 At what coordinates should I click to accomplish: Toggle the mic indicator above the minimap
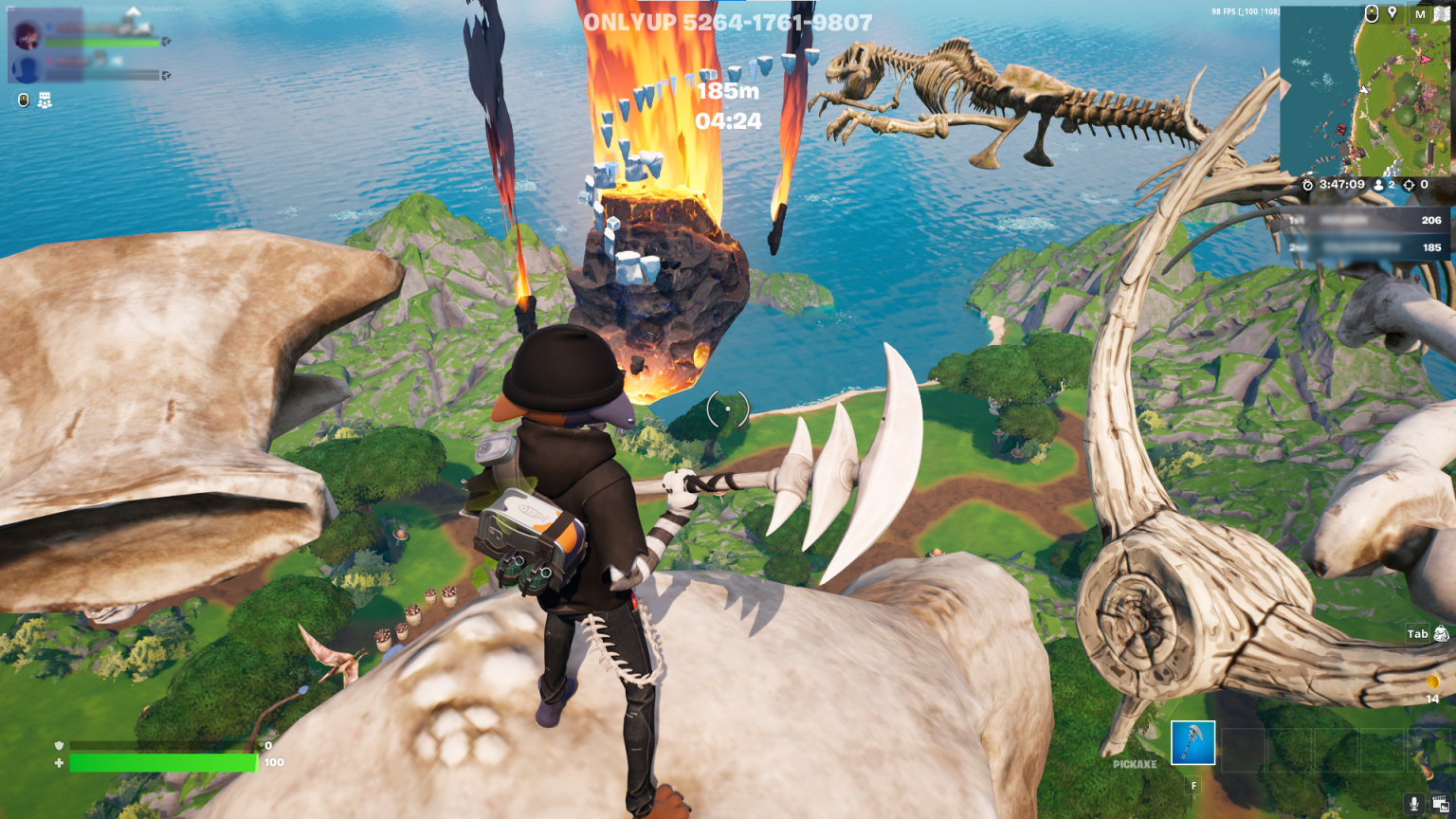click(1372, 13)
